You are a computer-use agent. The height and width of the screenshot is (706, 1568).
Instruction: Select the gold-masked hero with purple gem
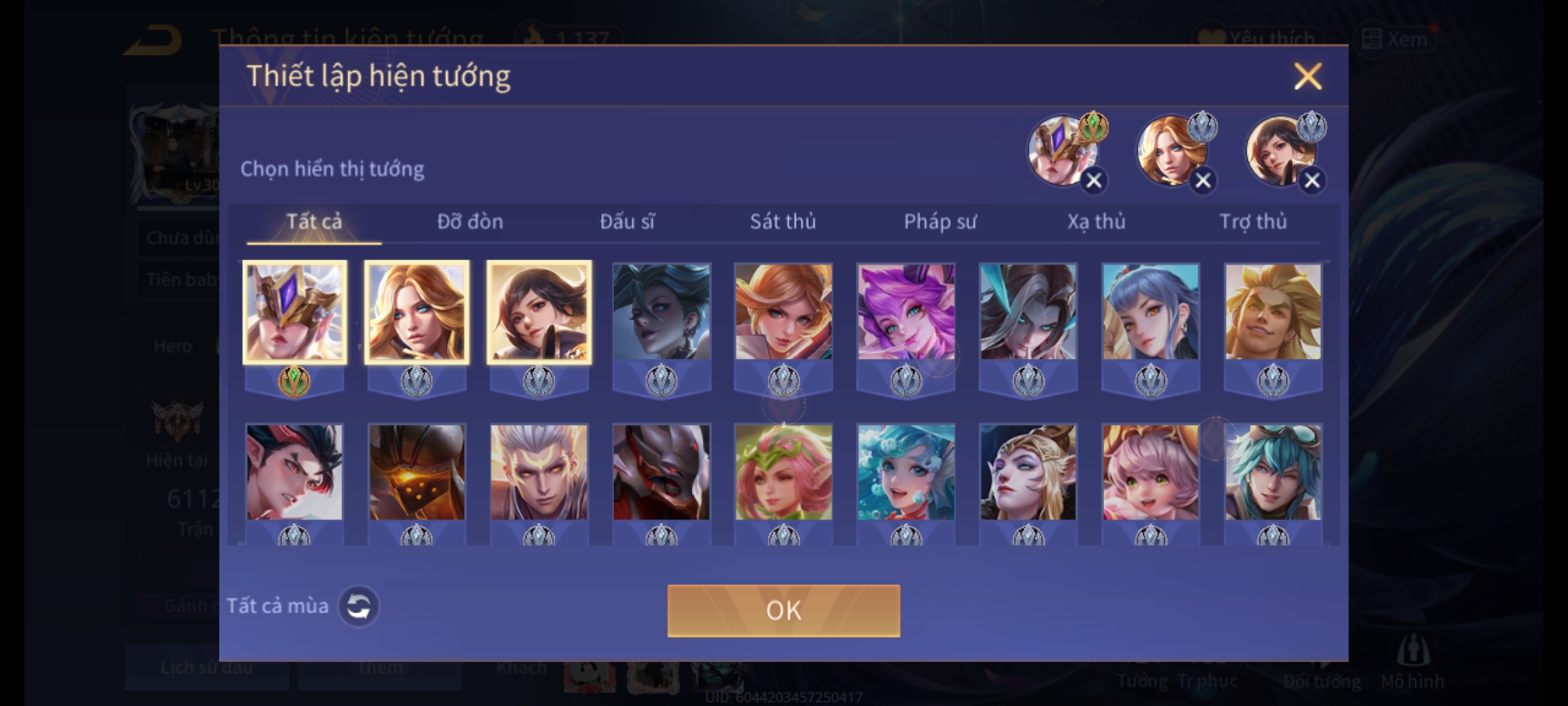point(295,312)
